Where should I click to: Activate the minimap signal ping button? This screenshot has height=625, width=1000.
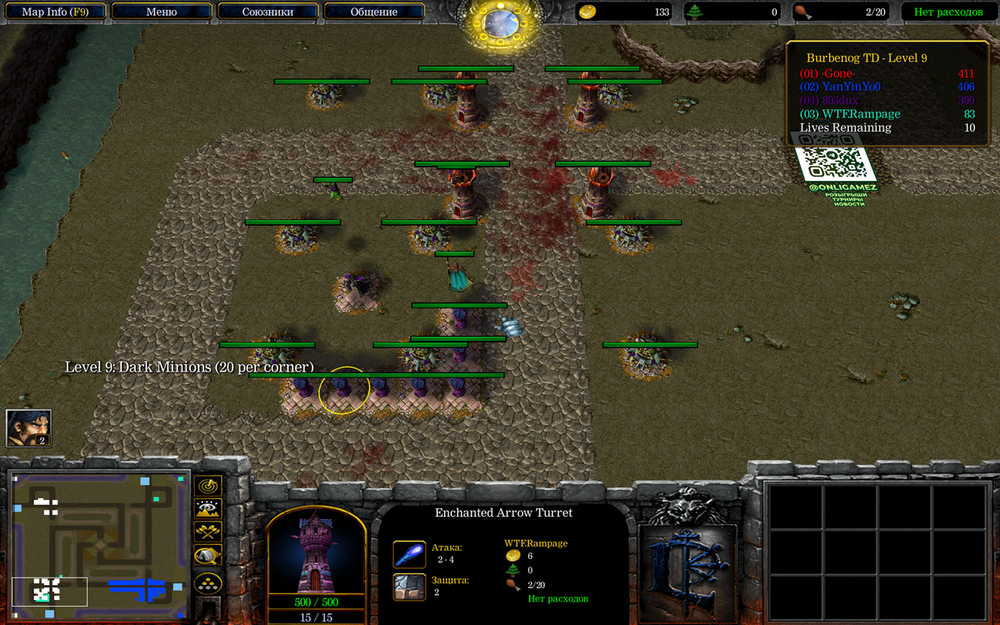[208, 485]
